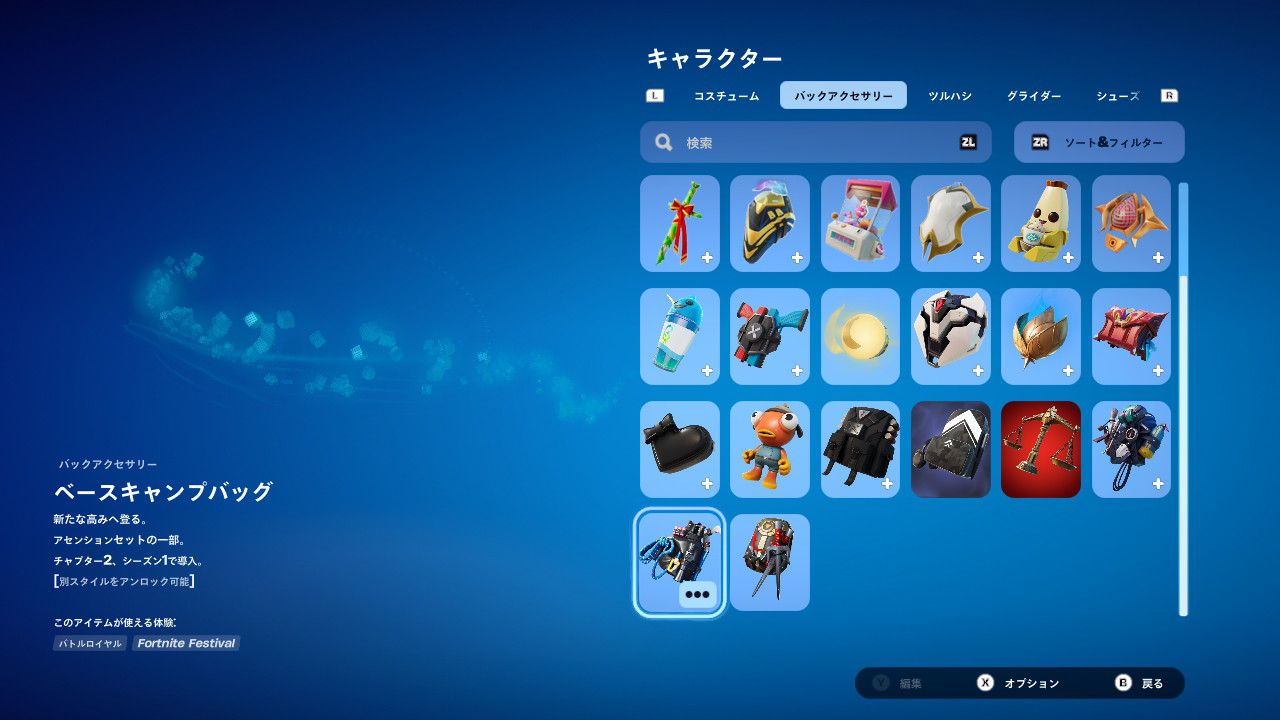Show the グライダー tab
Screen dimensions: 1280x720
click(1033, 96)
